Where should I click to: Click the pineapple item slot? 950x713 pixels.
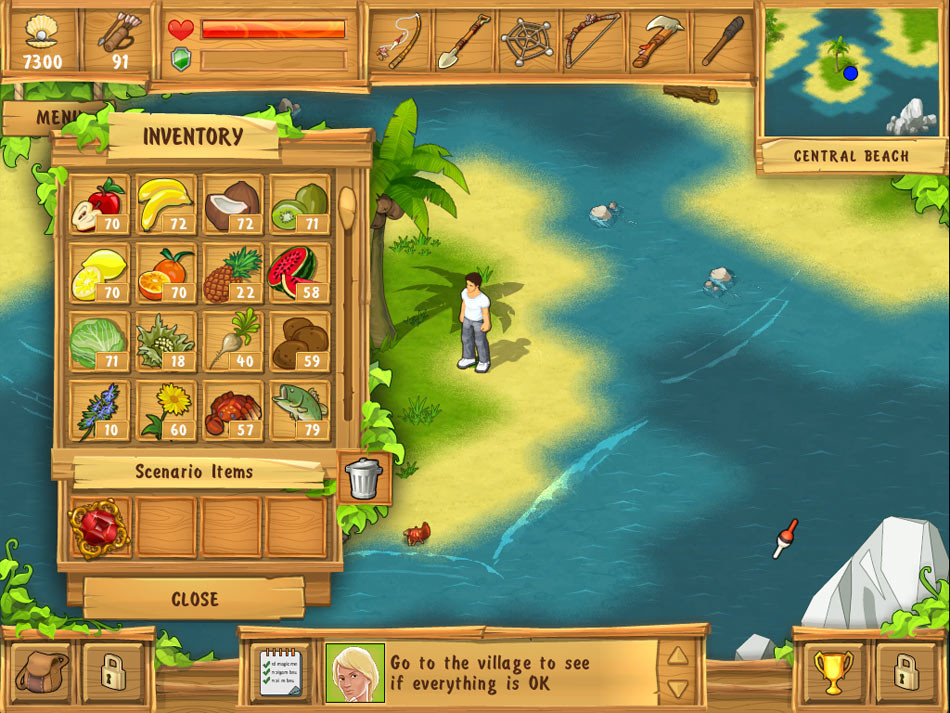[232, 272]
